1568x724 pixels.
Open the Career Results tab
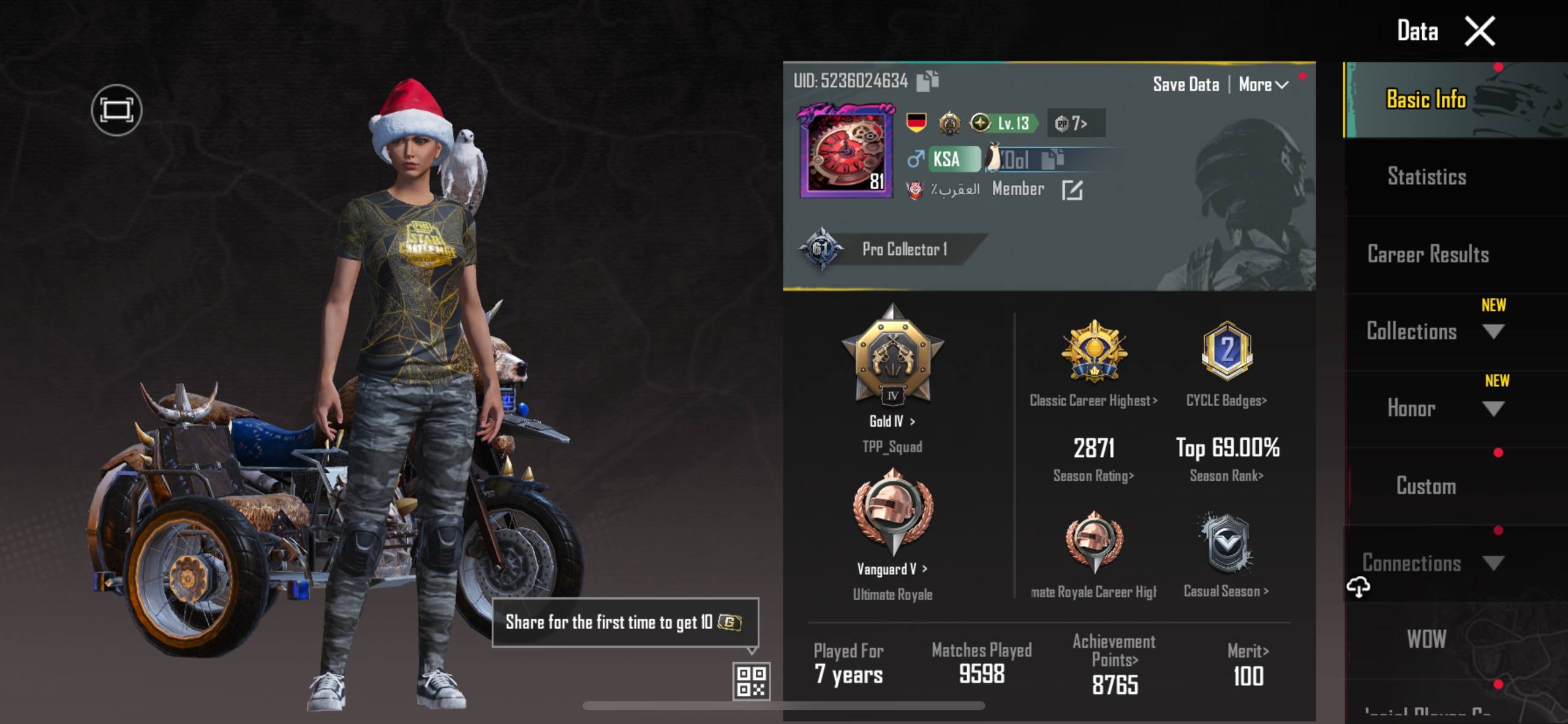click(1428, 254)
